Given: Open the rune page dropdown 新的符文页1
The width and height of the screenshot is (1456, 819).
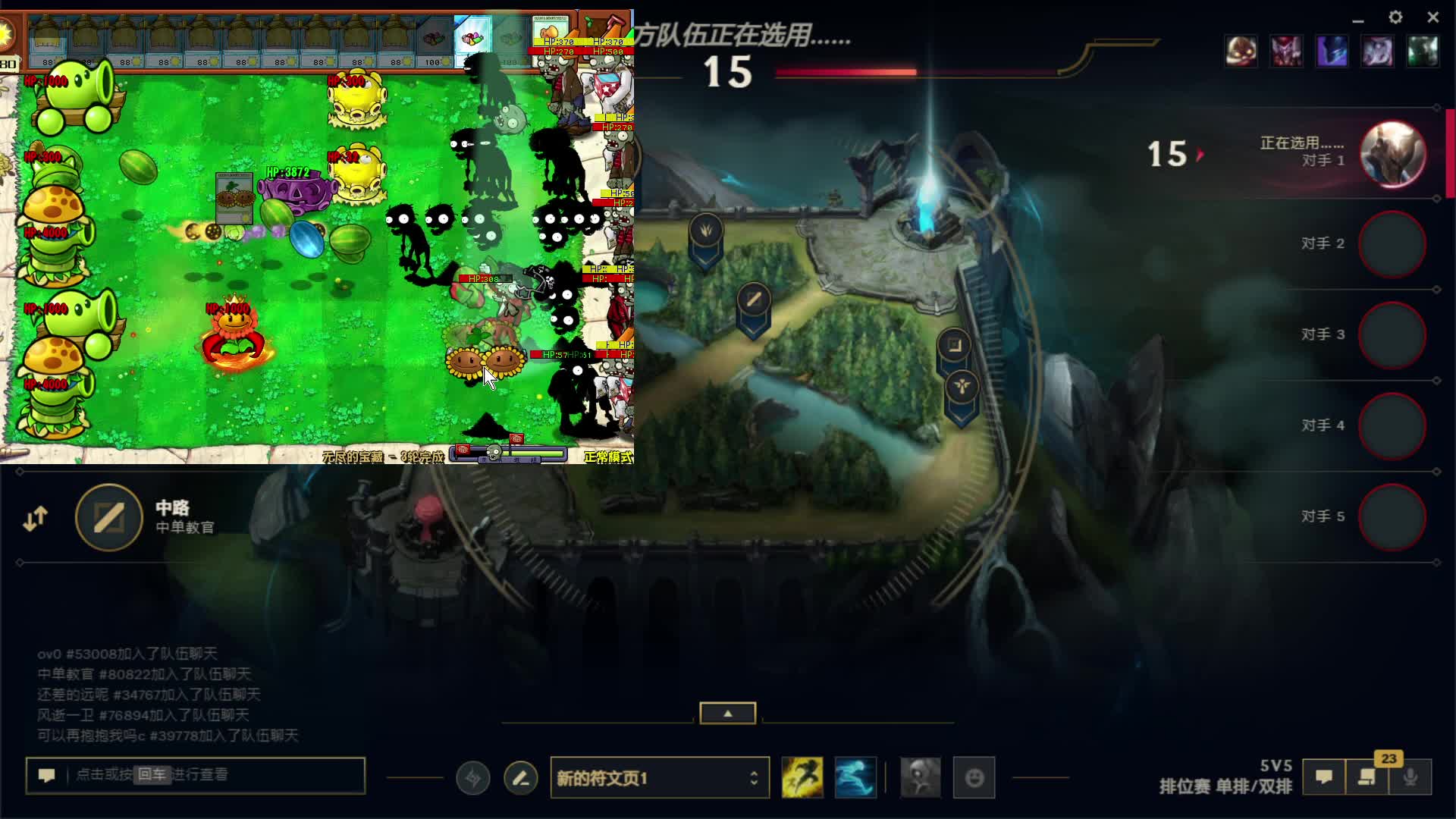Looking at the screenshot, I should point(659,778).
